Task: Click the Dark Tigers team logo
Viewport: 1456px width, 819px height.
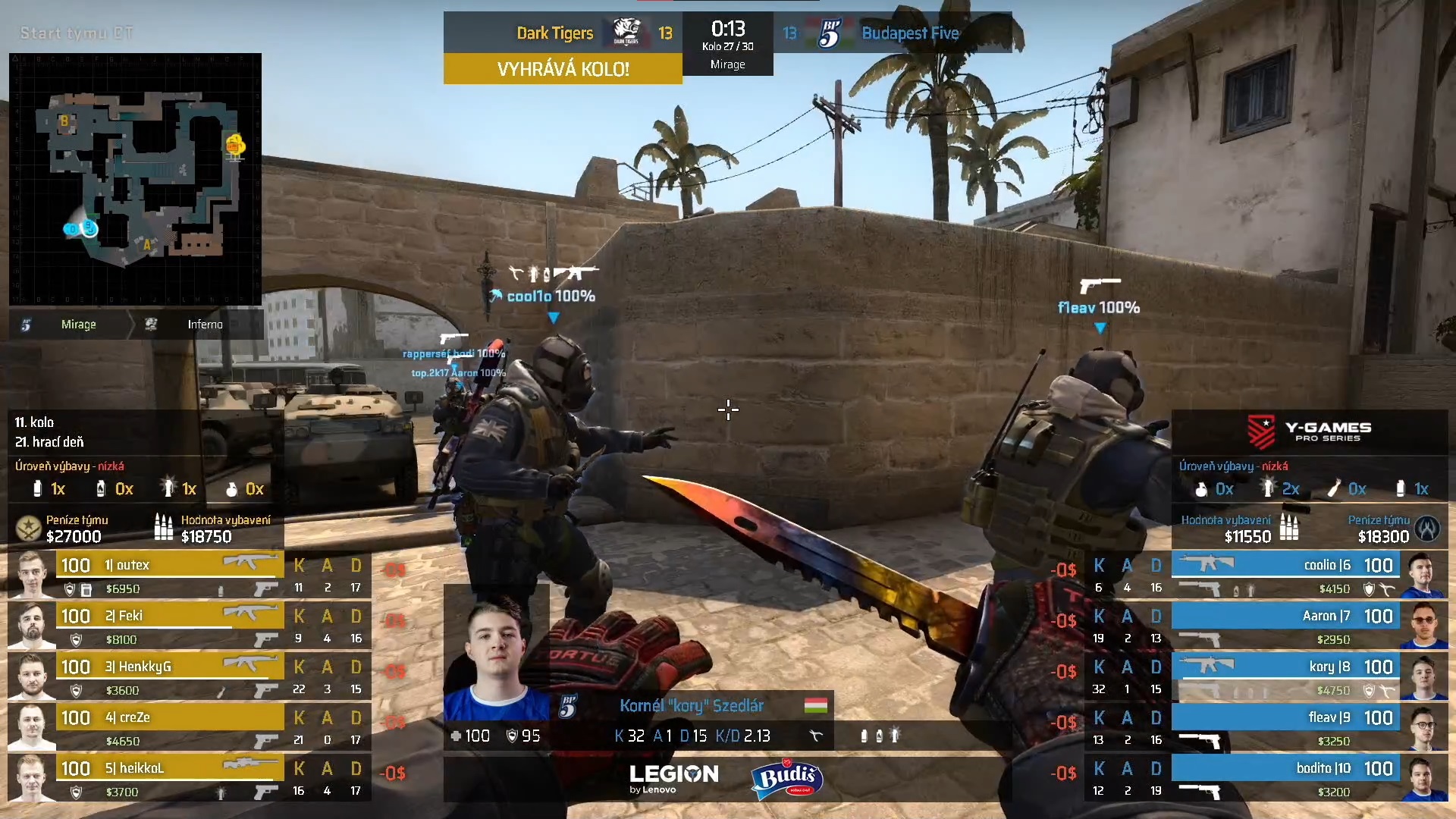Action: coord(626,33)
